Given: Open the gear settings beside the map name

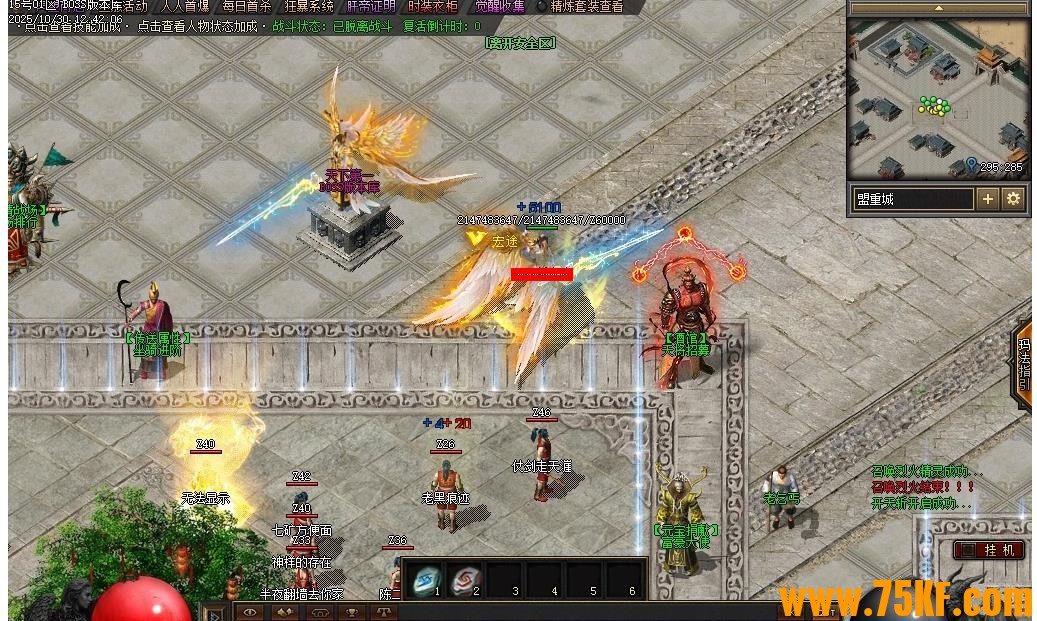Looking at the screenshot, I should click(x=1013, y=198).
